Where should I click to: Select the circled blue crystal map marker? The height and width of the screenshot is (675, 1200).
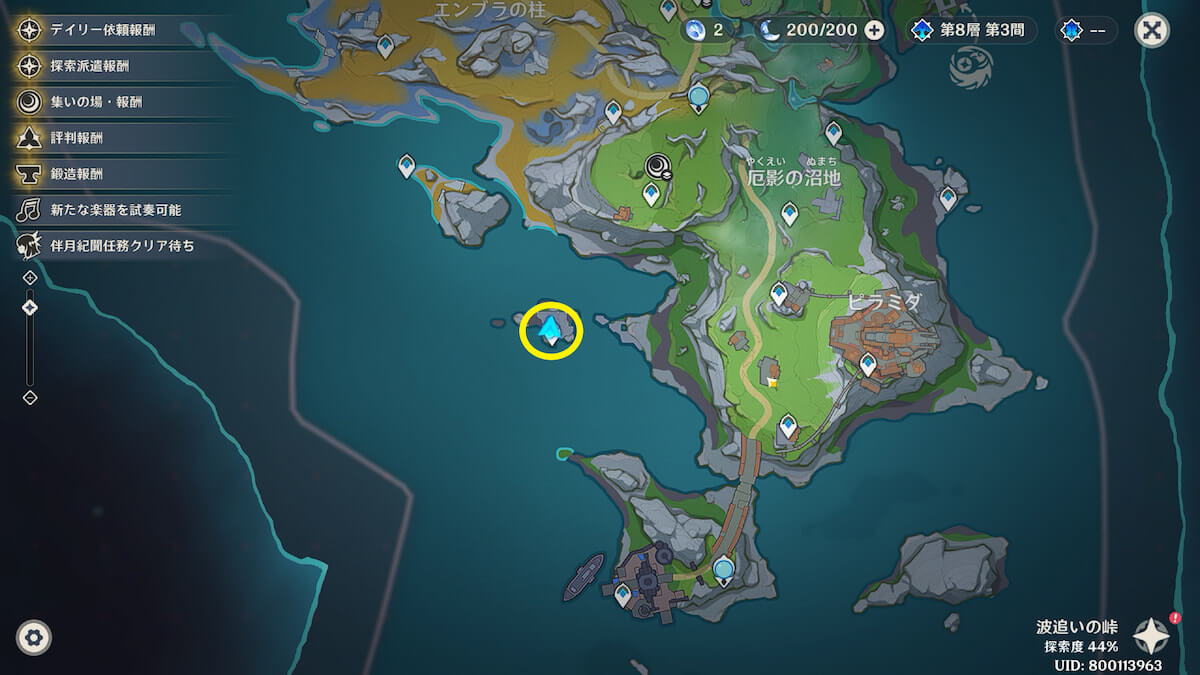(550, 328)
